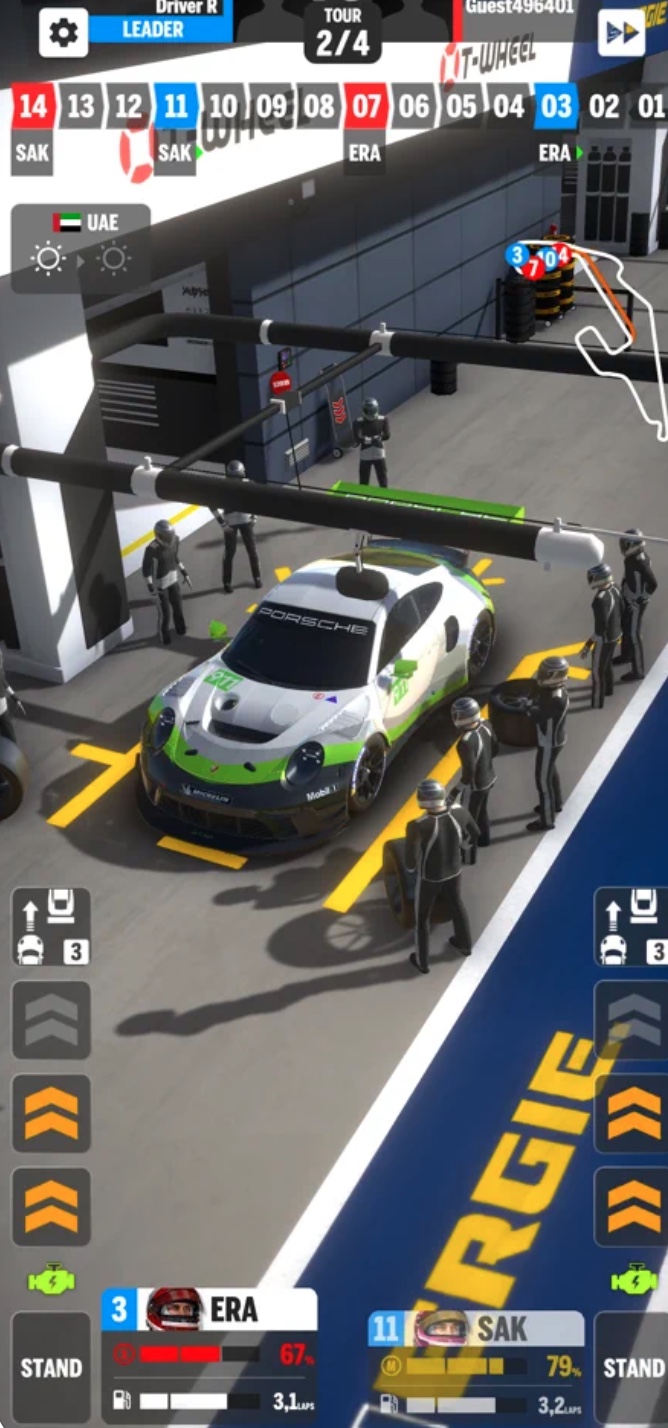
Task: Tap the STAND button beside ERA's card
Action: pyautogui.click(x=51, y=1367)
